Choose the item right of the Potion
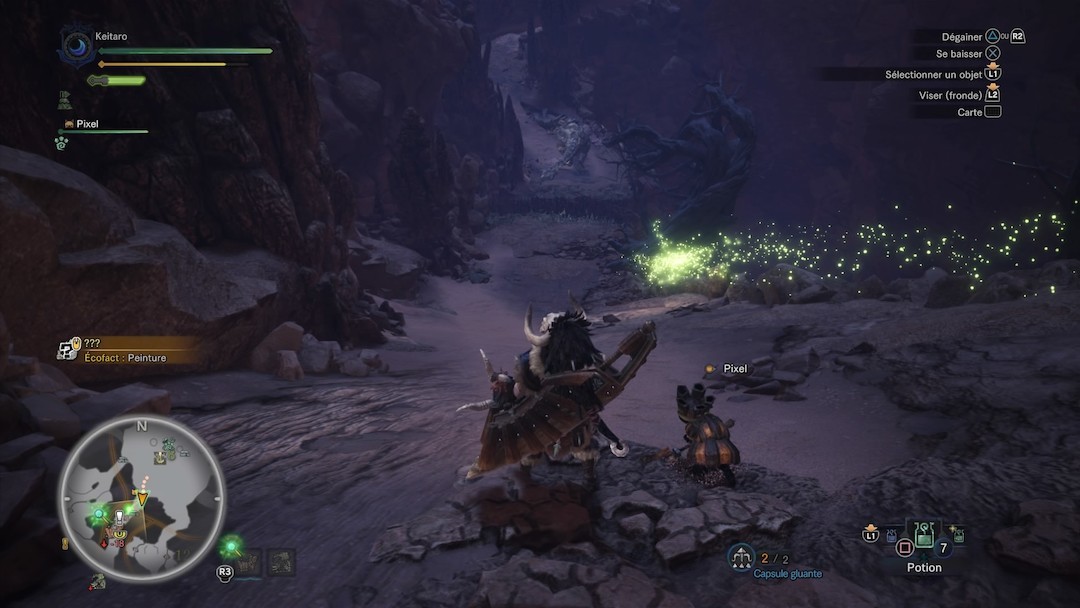This screenshot has height=608, width=1080. [958, 535]
